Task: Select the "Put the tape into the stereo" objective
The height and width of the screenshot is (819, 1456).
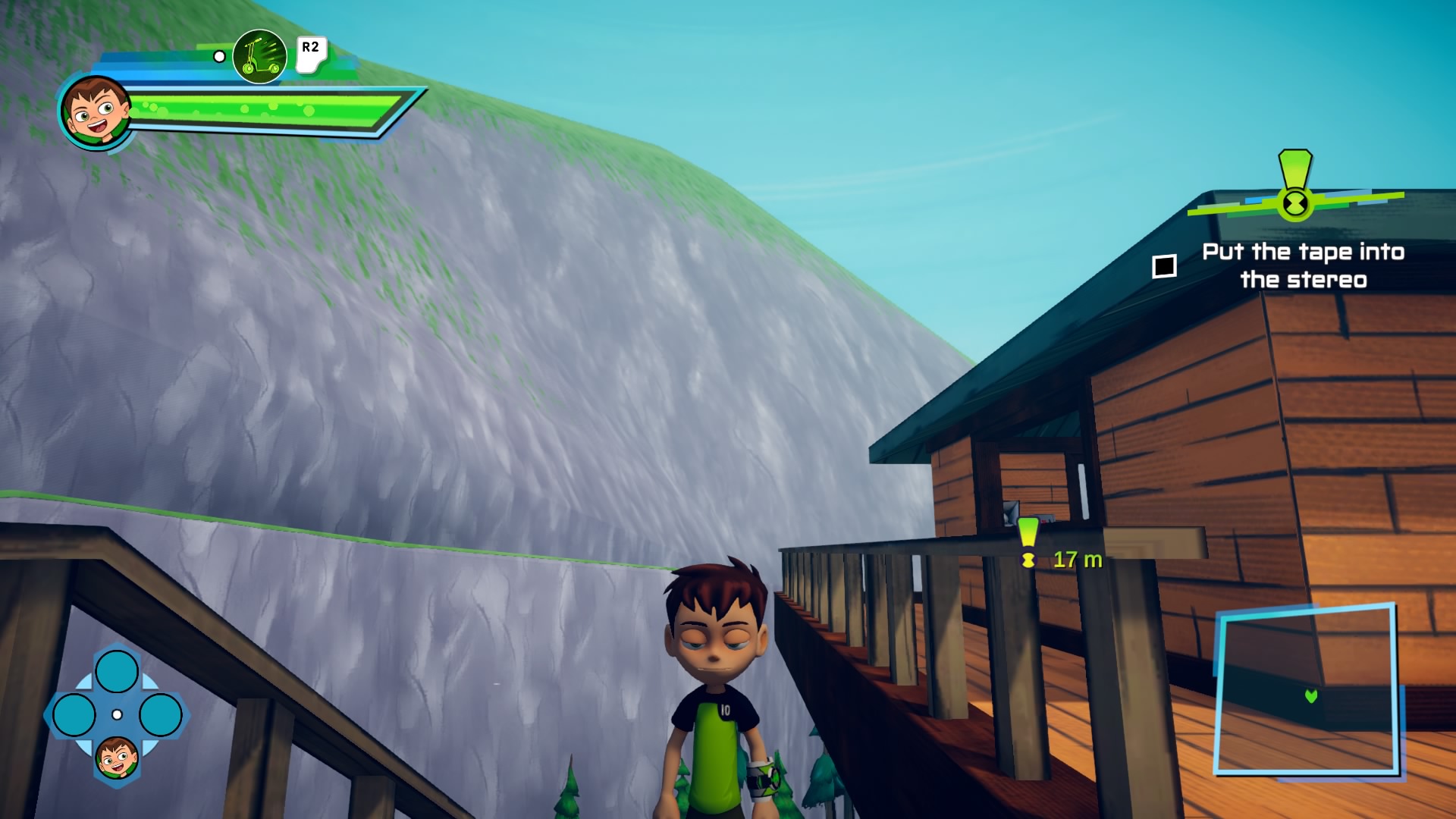Action: (x=1303, y=265)
